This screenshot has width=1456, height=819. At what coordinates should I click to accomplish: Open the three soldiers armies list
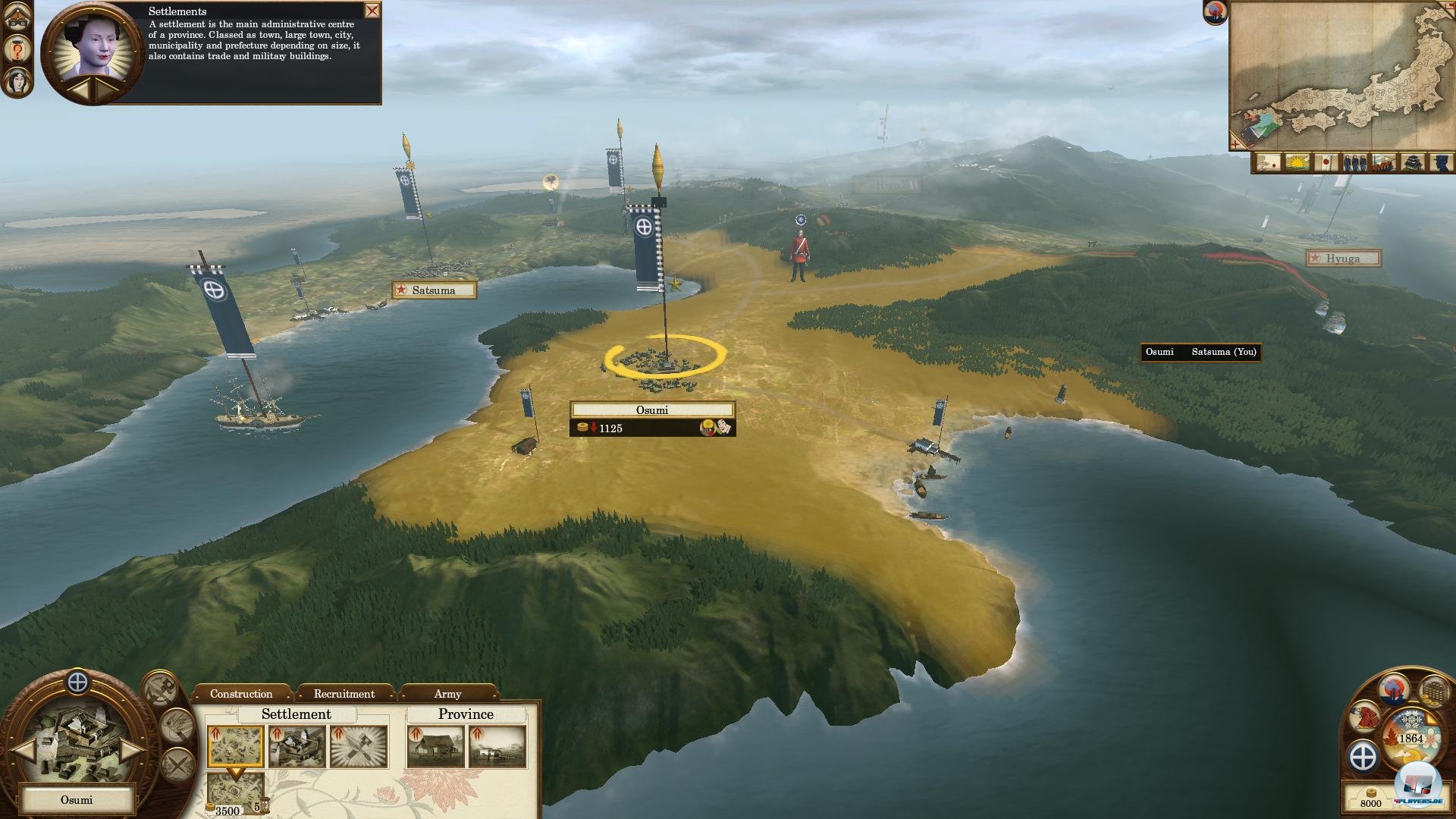tap(1354, 163)
